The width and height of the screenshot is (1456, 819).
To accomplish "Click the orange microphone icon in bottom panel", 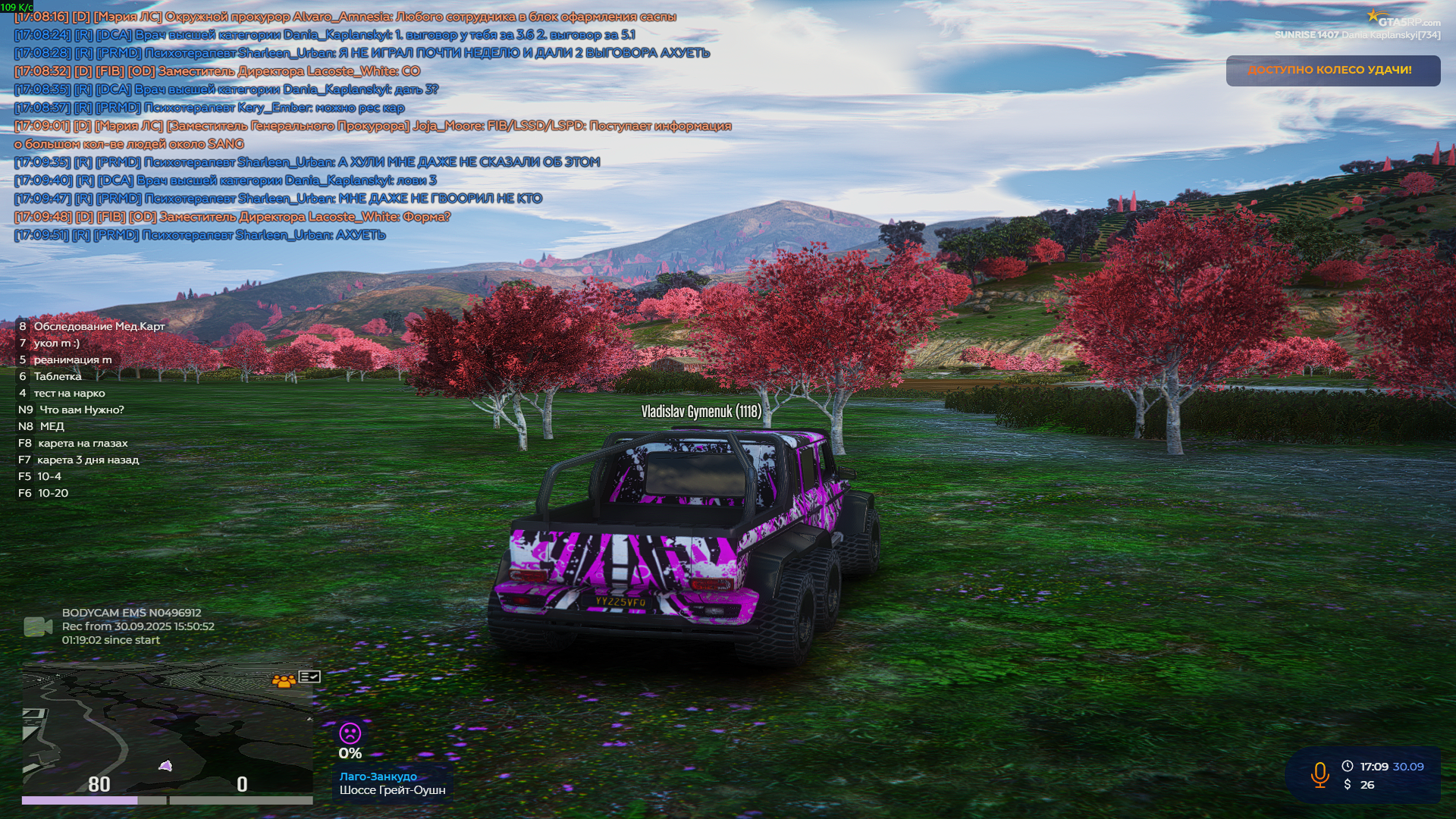I will (x=1319, y=774).
